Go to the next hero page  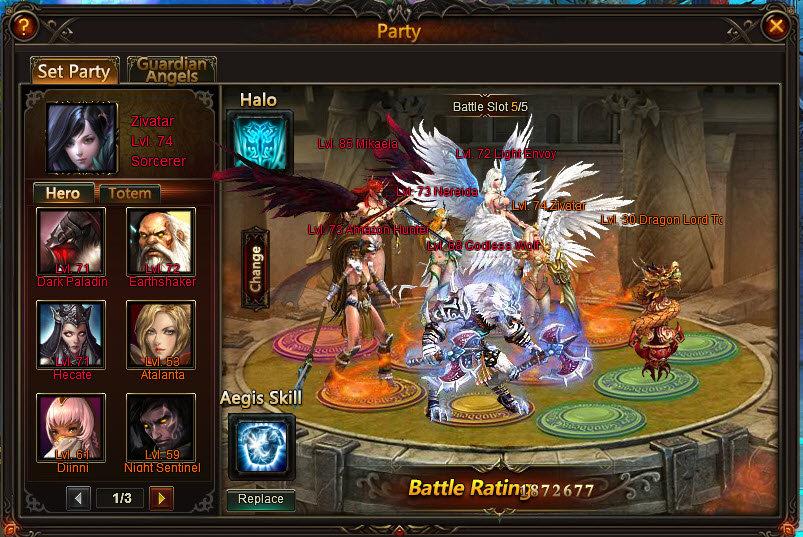click(161, 497)
